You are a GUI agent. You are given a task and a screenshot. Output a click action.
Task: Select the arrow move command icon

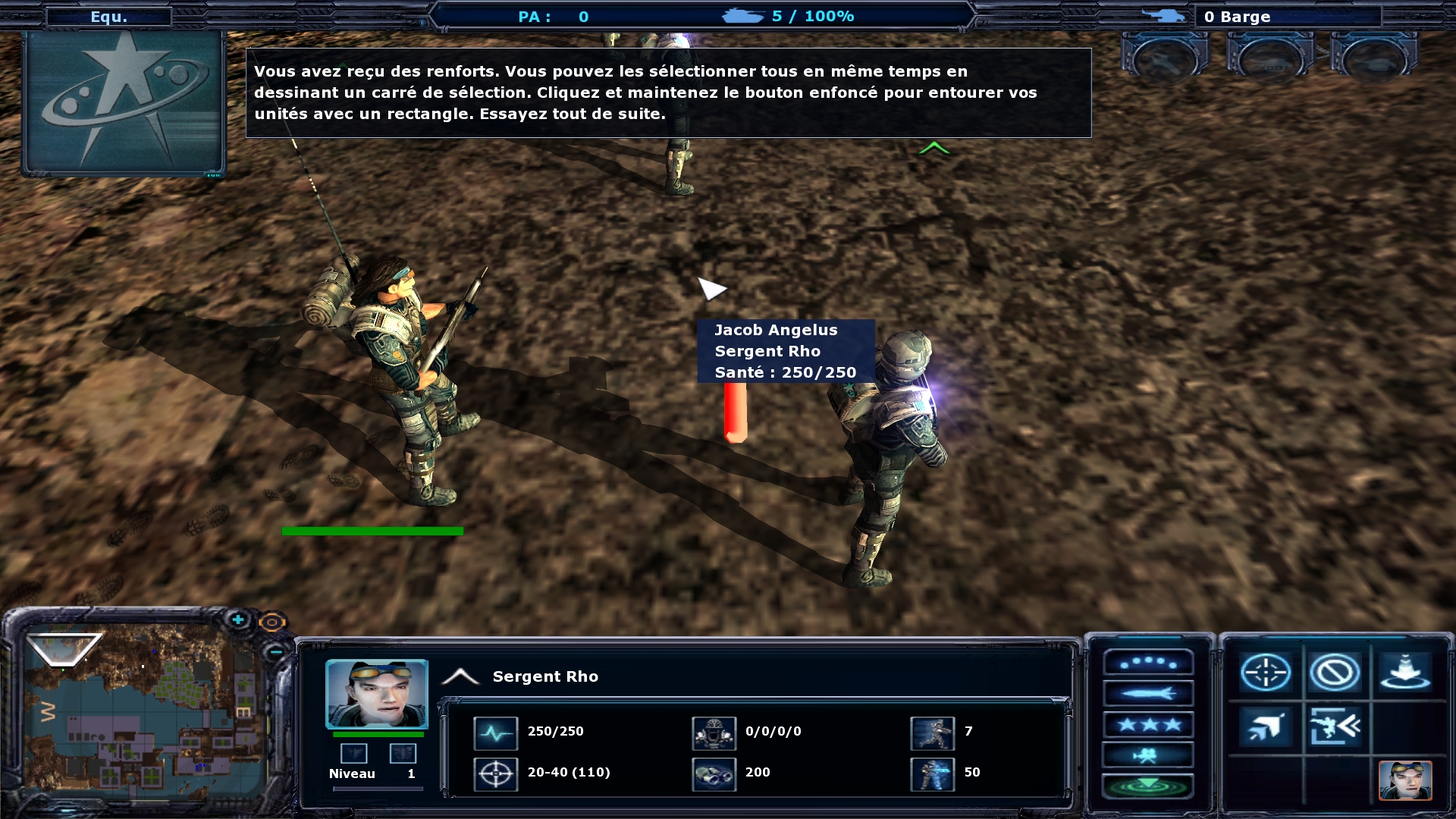(1265, 727)
